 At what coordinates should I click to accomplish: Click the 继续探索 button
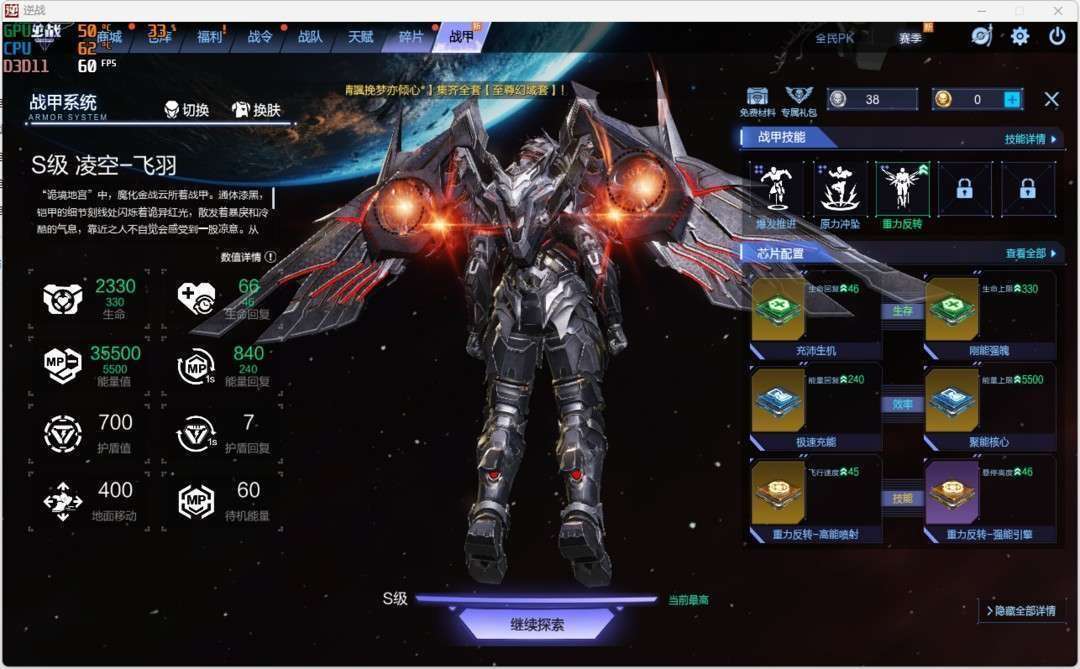pos(537,624)
